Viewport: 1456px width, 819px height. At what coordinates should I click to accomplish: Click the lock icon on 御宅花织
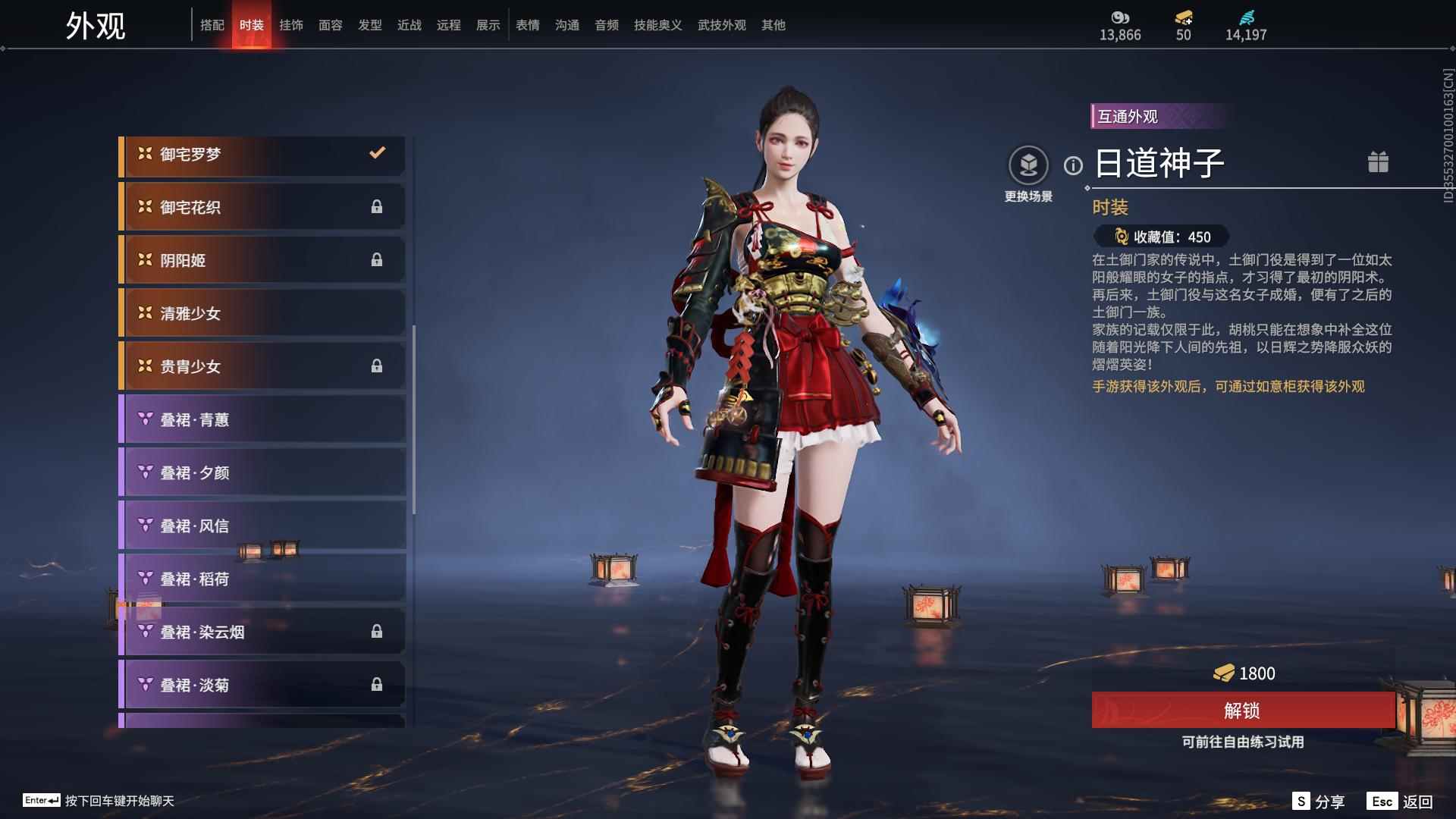pyautogui.click(x=378, y=206)
